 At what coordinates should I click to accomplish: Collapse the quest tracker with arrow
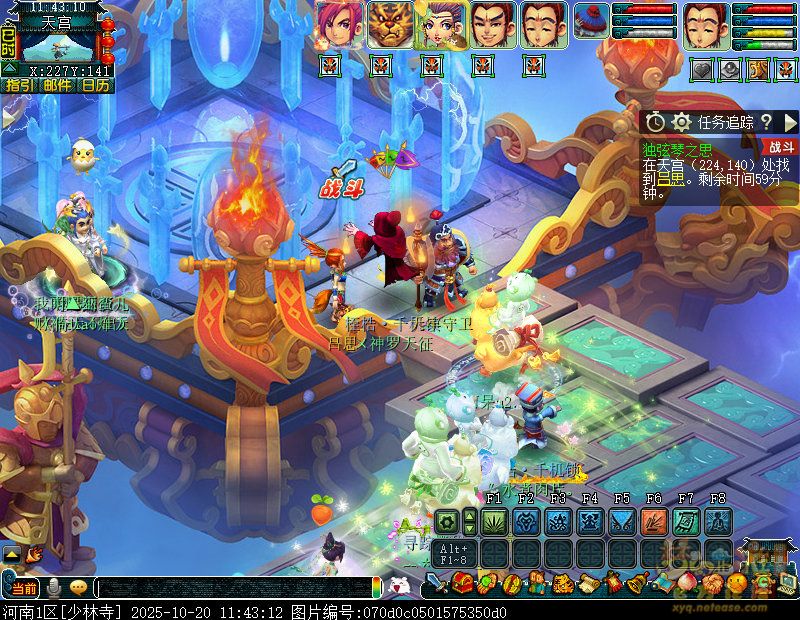(788, 122)
